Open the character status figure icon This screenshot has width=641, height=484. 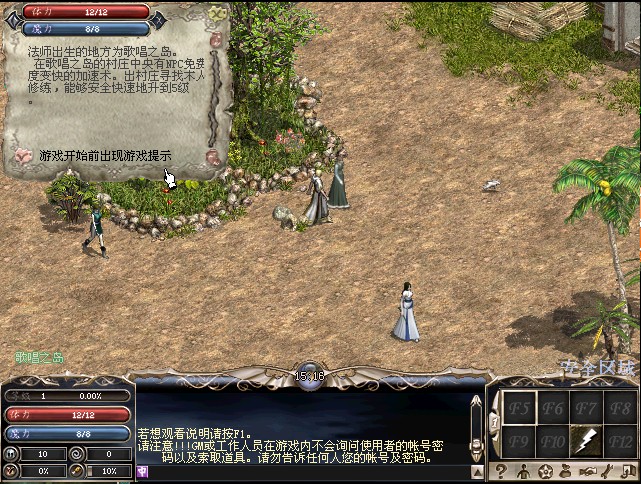[x=522, y=471]
